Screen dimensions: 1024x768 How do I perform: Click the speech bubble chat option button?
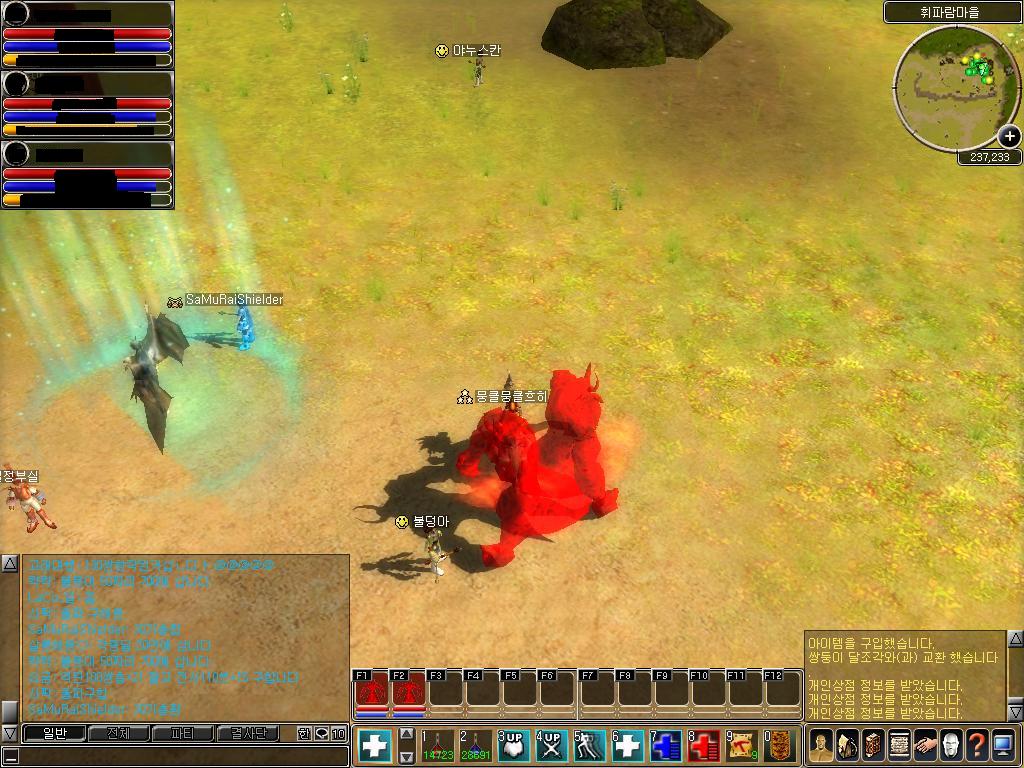tap(321, 734)
